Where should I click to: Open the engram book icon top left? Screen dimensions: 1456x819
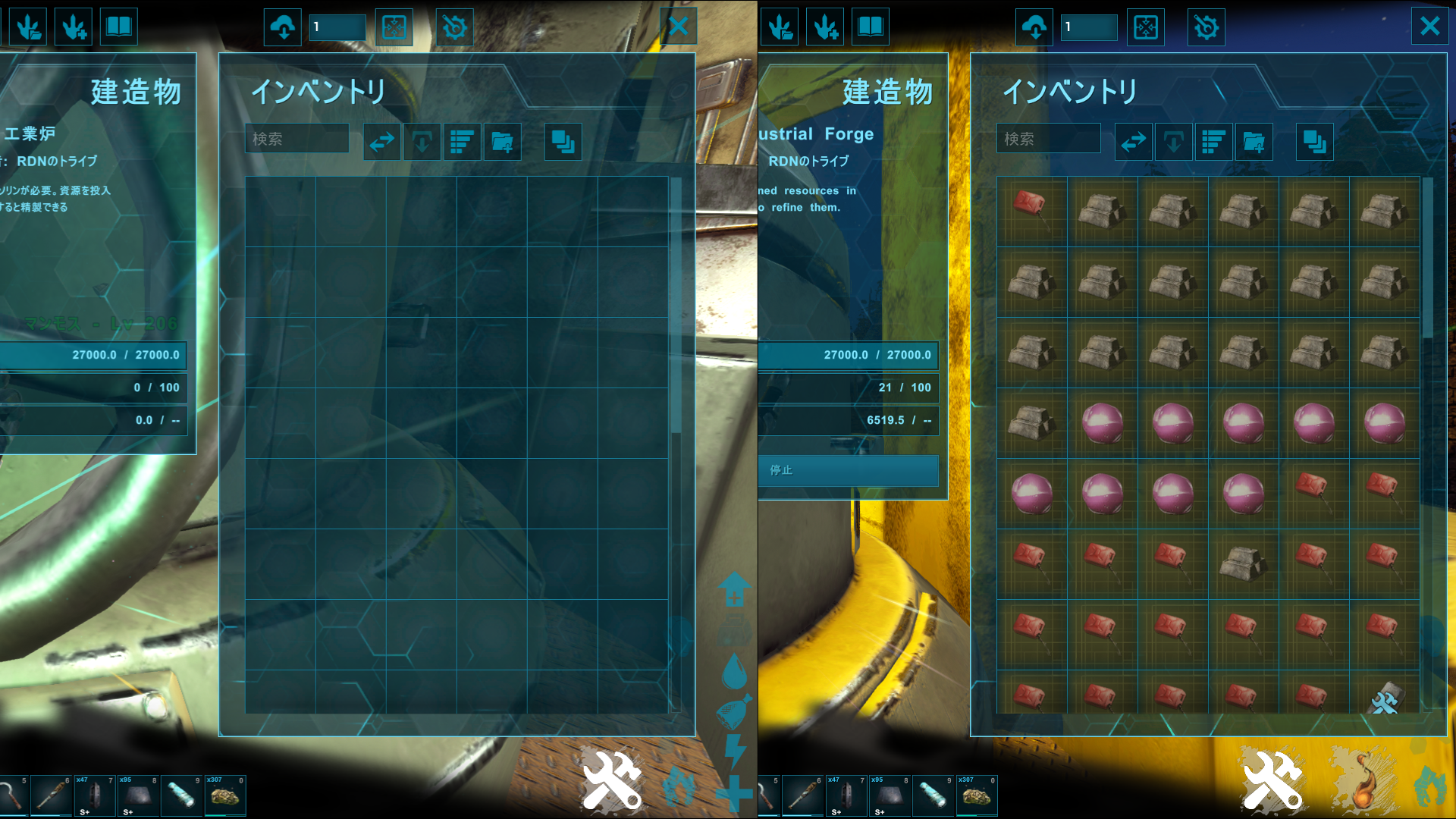click(118, 27)
